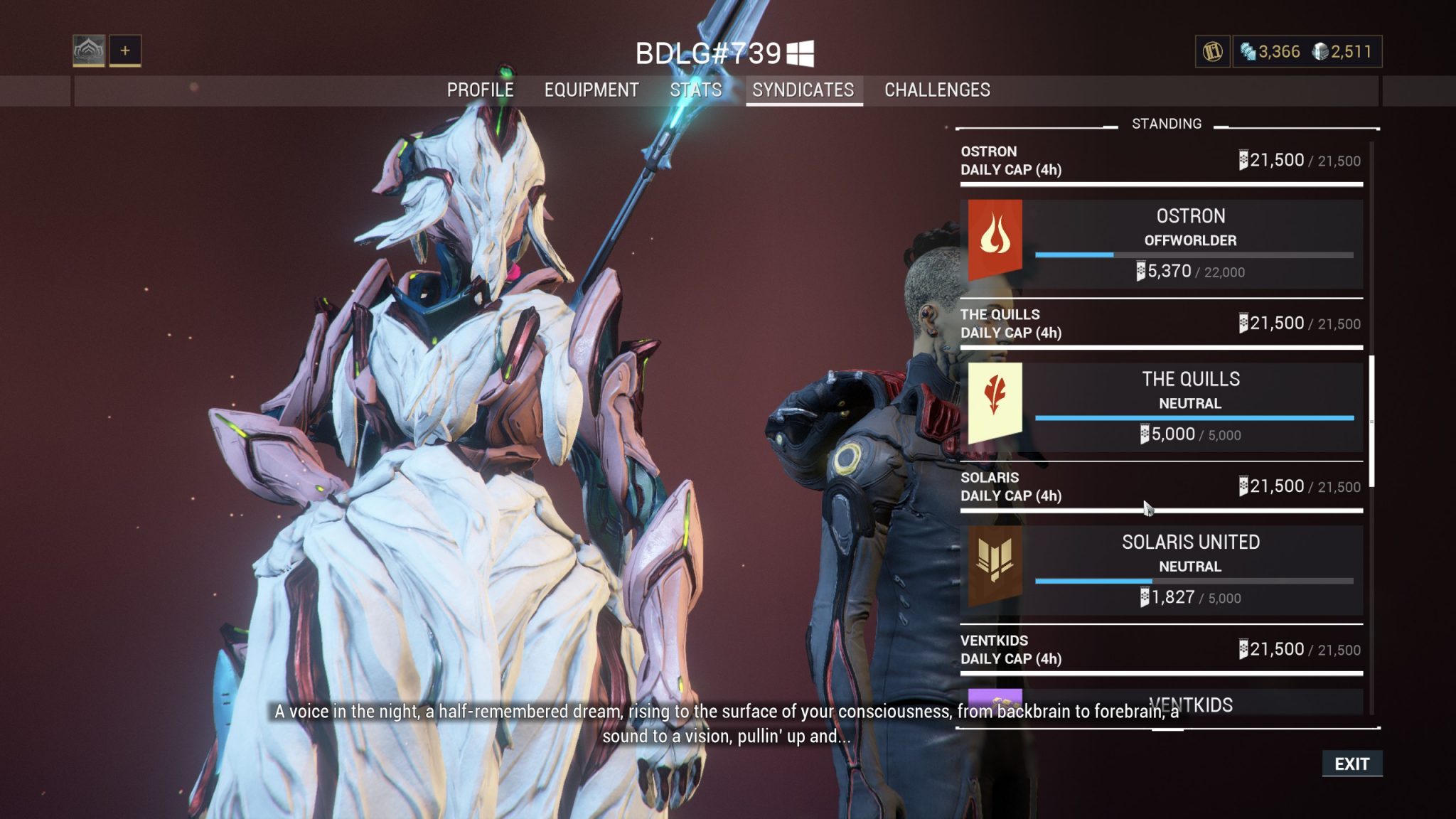Switch to the Profile tab
The width and height of the screenshot is (1456, 819).
480,90
